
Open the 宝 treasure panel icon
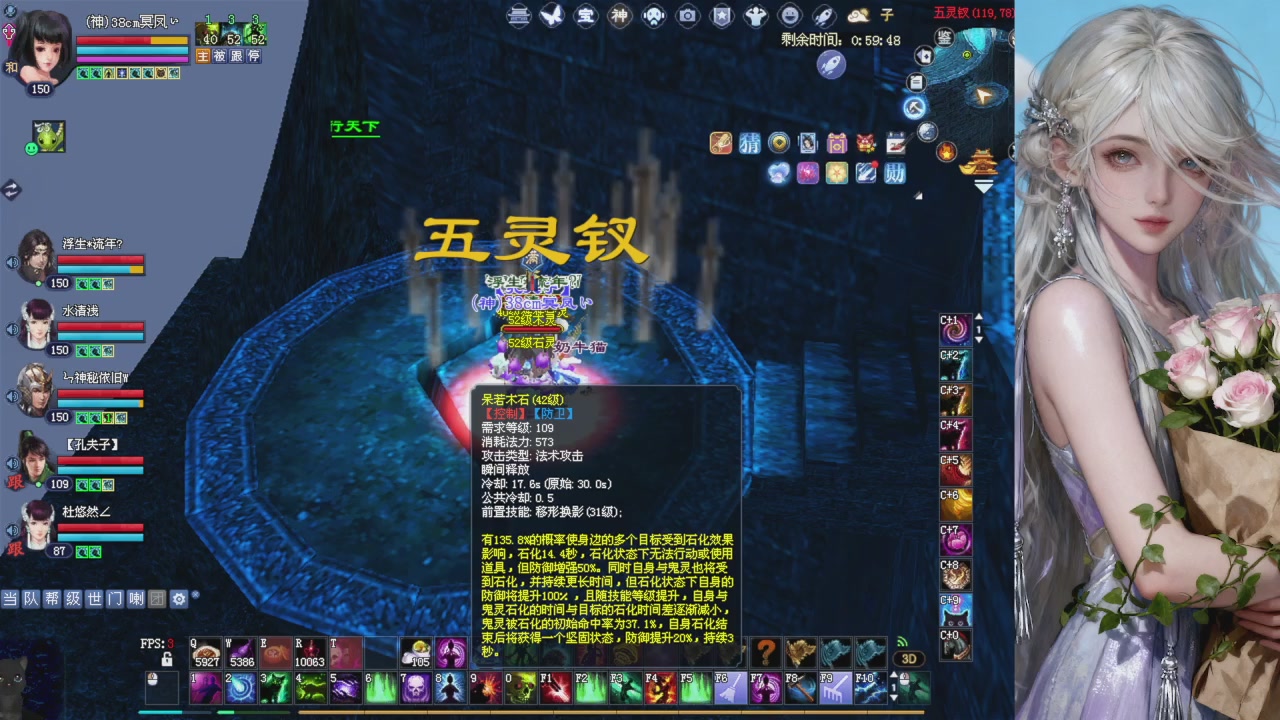pyautogui.click(x=585, y=16)
